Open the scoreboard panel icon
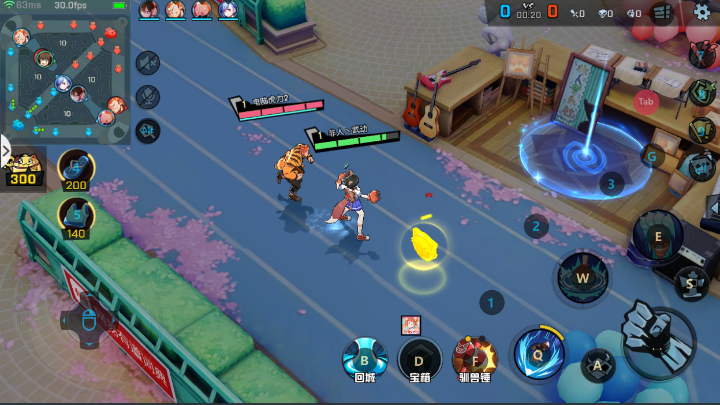This screenshot has height=405, width=720. pos(661,13)
